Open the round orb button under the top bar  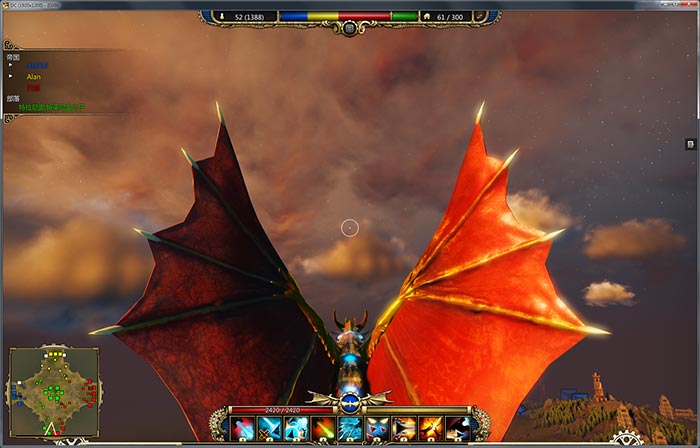(x=349, y=27)
